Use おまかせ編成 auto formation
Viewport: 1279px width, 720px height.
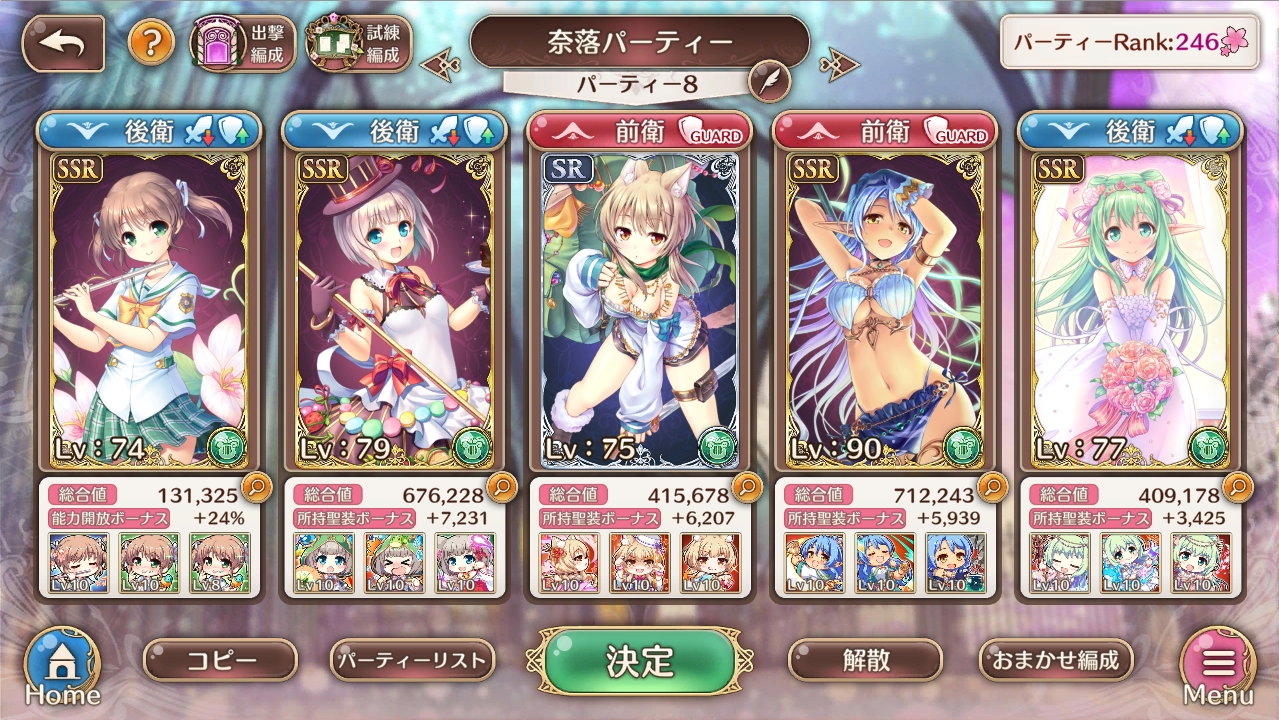click(1055, 660)
